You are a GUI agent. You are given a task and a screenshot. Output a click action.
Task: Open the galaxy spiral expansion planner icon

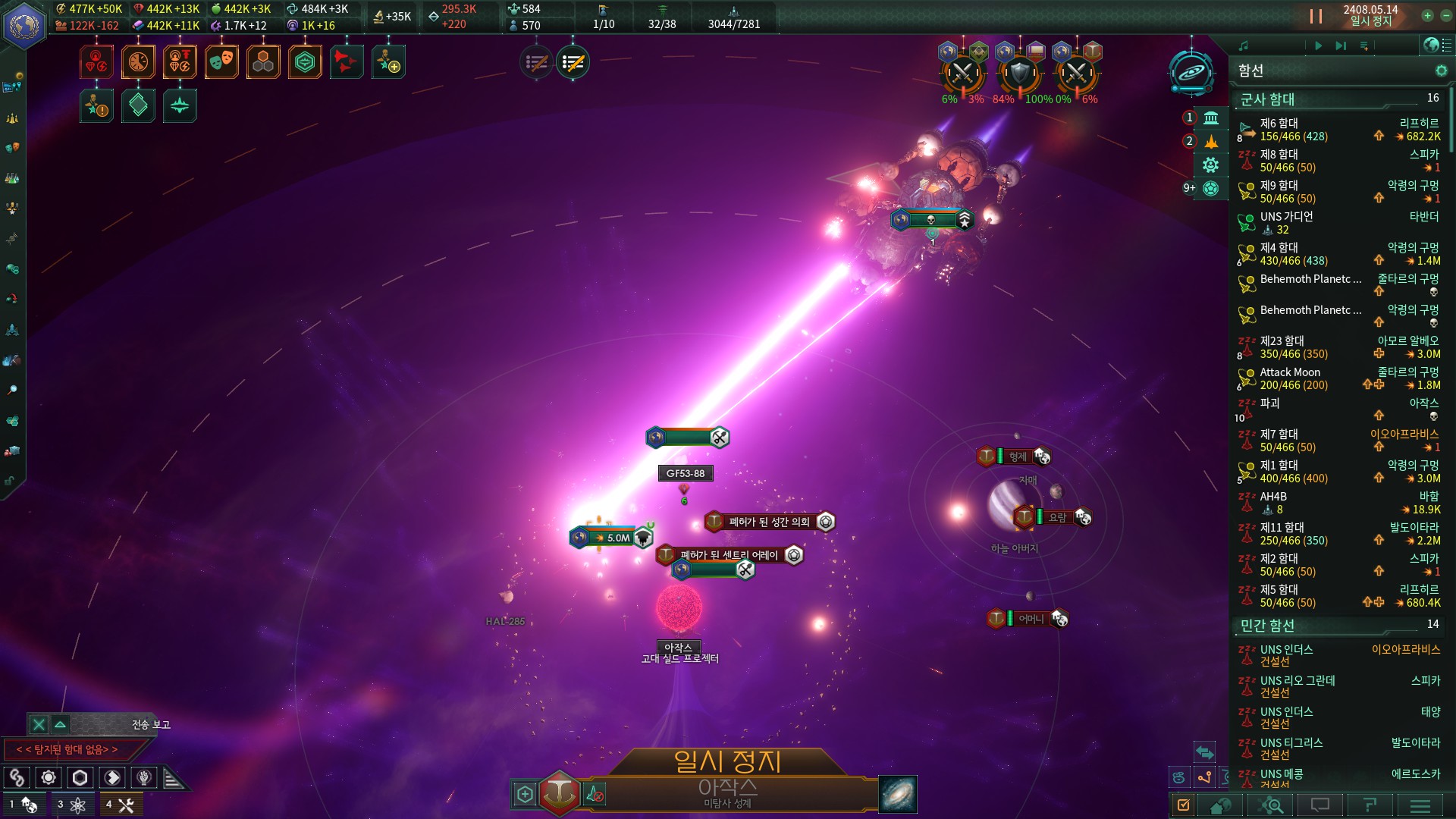click(1191, 73)
